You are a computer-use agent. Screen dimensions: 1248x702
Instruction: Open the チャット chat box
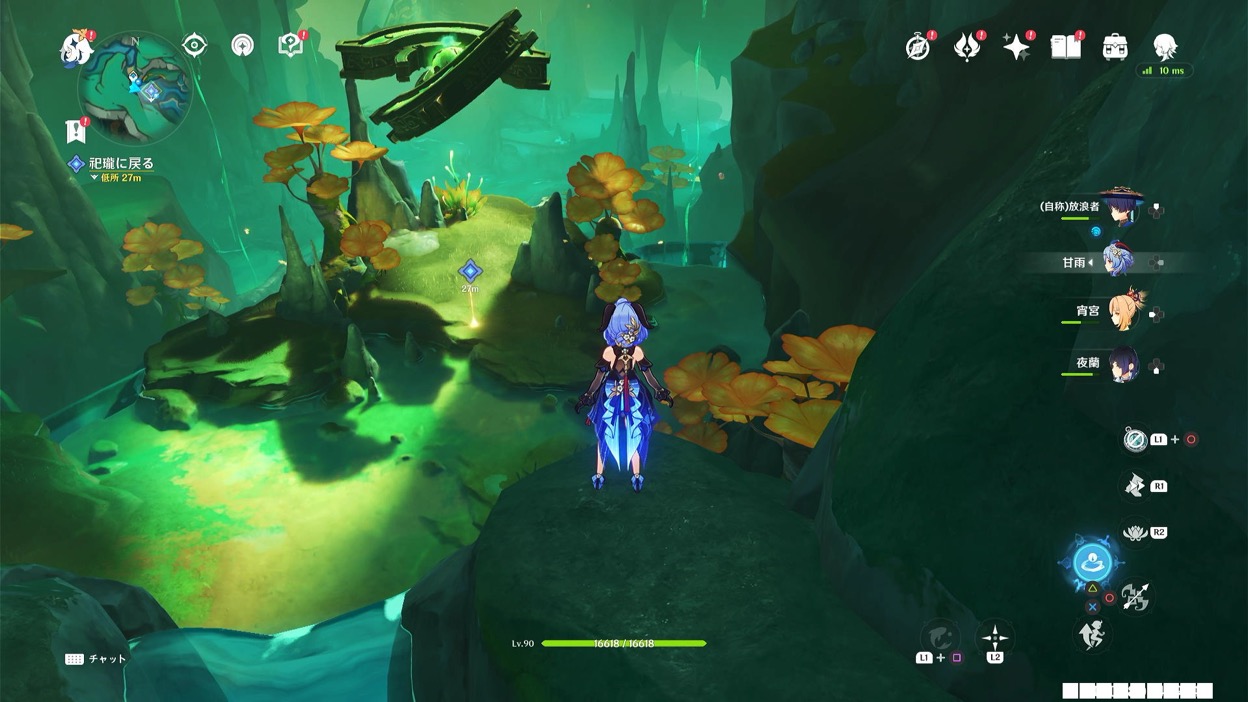(97, 659)
